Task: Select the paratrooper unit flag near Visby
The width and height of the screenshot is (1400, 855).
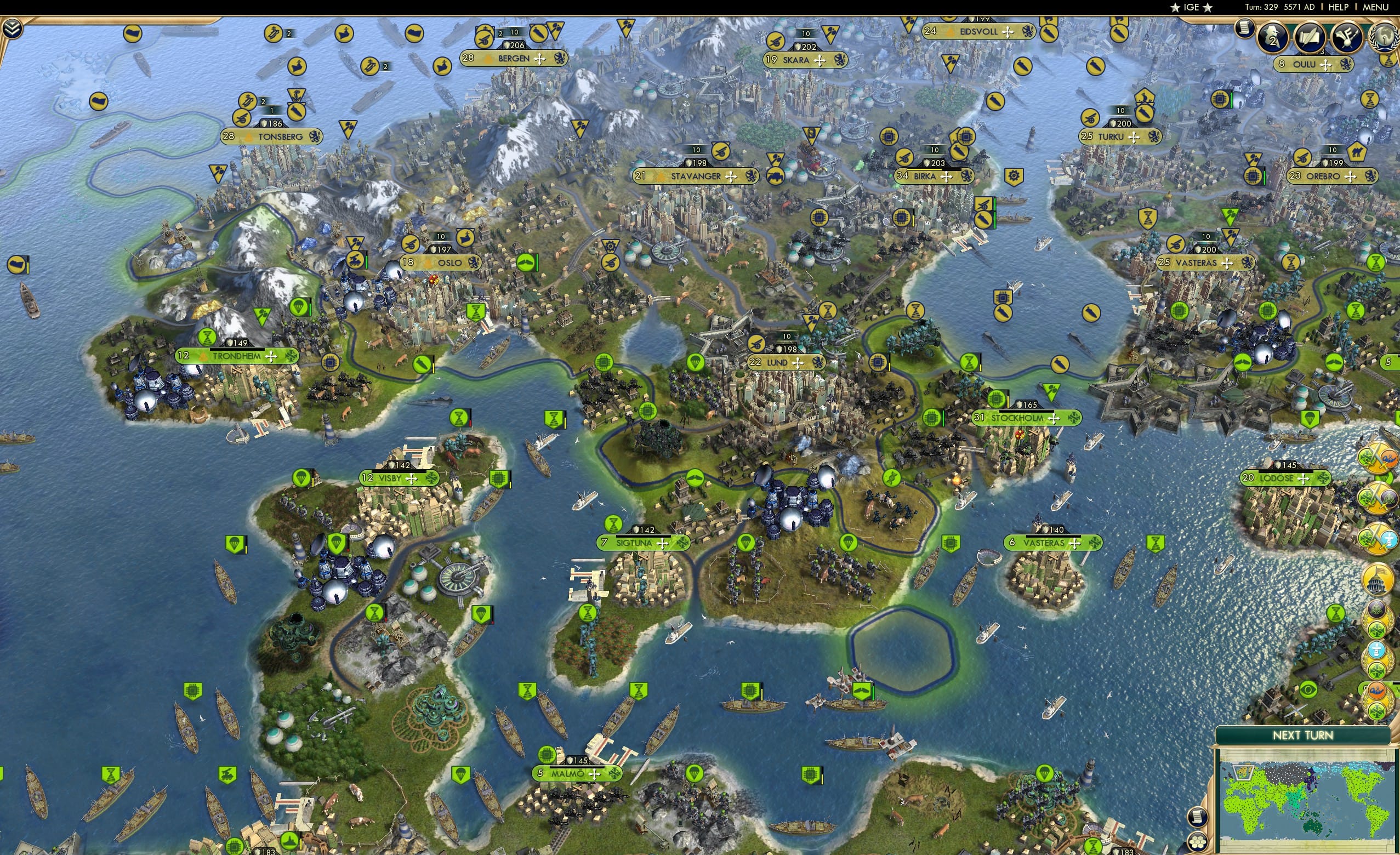Action: (x=301, y=478)
